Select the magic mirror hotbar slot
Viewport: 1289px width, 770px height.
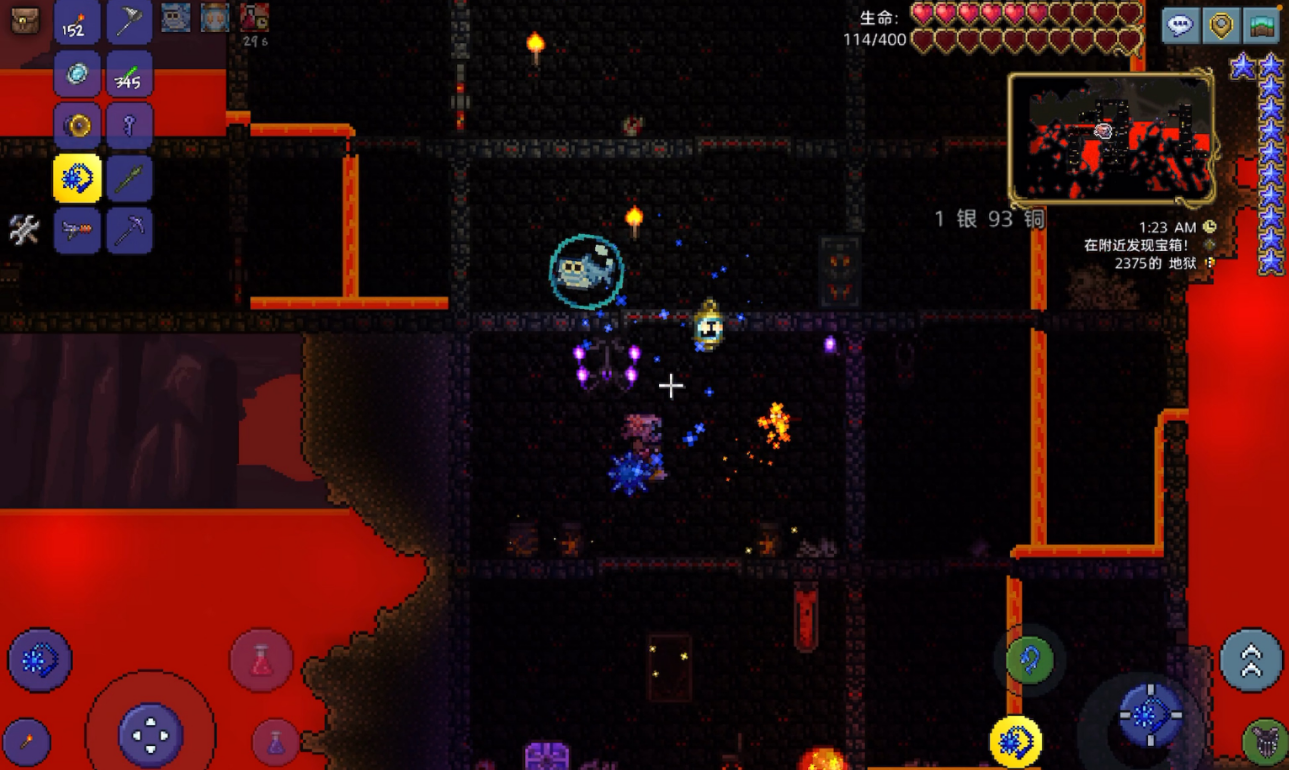click(77, 75)
